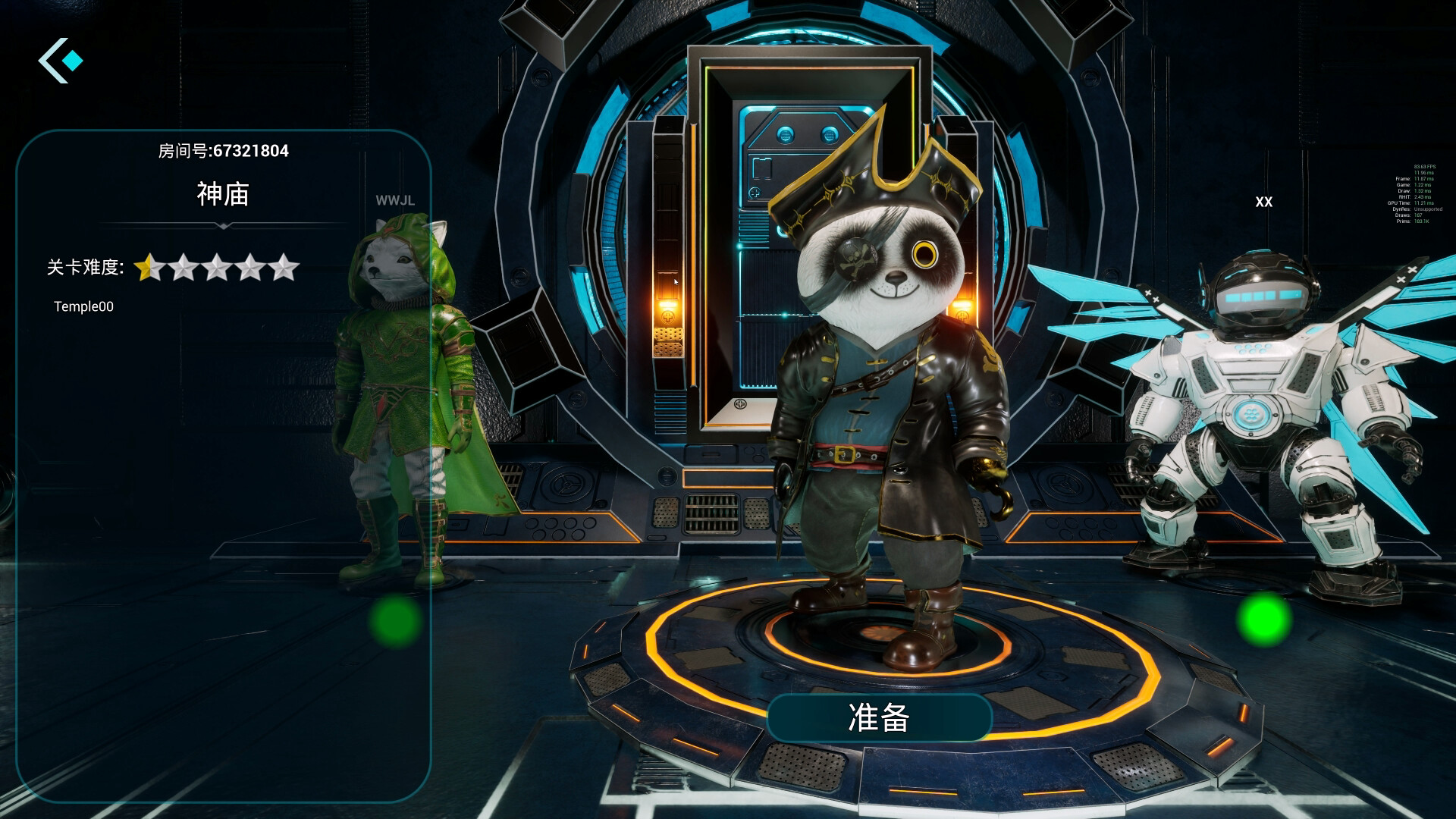Viewport: 1456px width, 819px height.
Task: Click the fourth difficulty star
Action: [x=253, y=267]
